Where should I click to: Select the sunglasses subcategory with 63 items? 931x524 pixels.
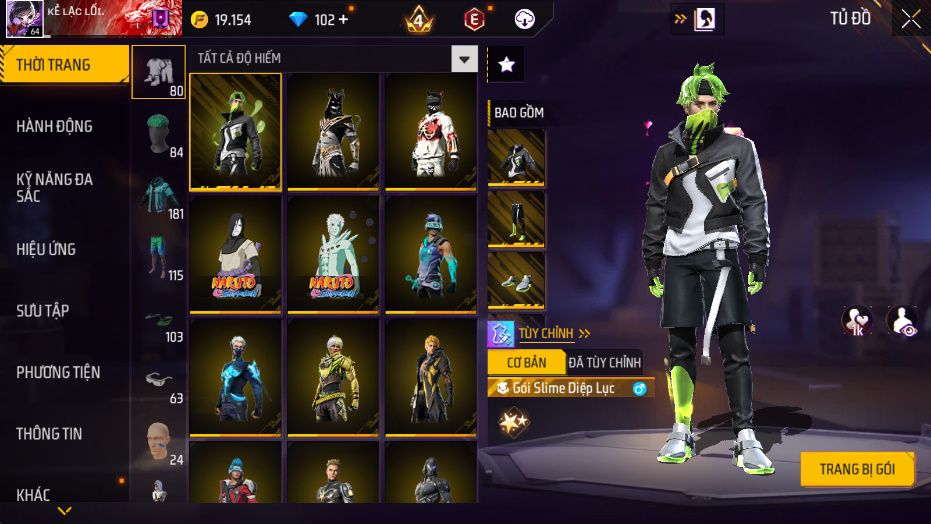158,380
